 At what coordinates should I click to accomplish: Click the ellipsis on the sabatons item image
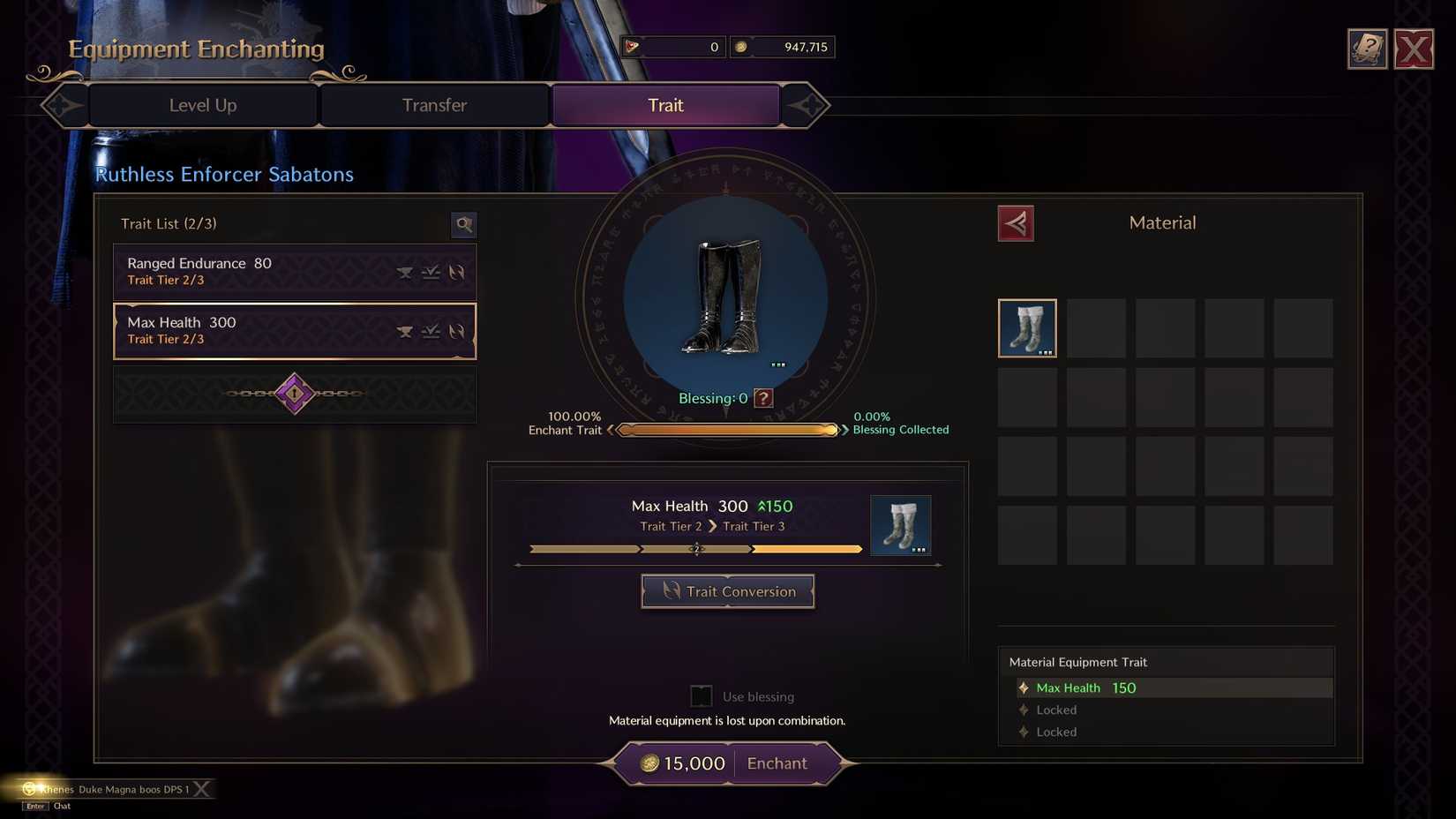coord(777,363)
